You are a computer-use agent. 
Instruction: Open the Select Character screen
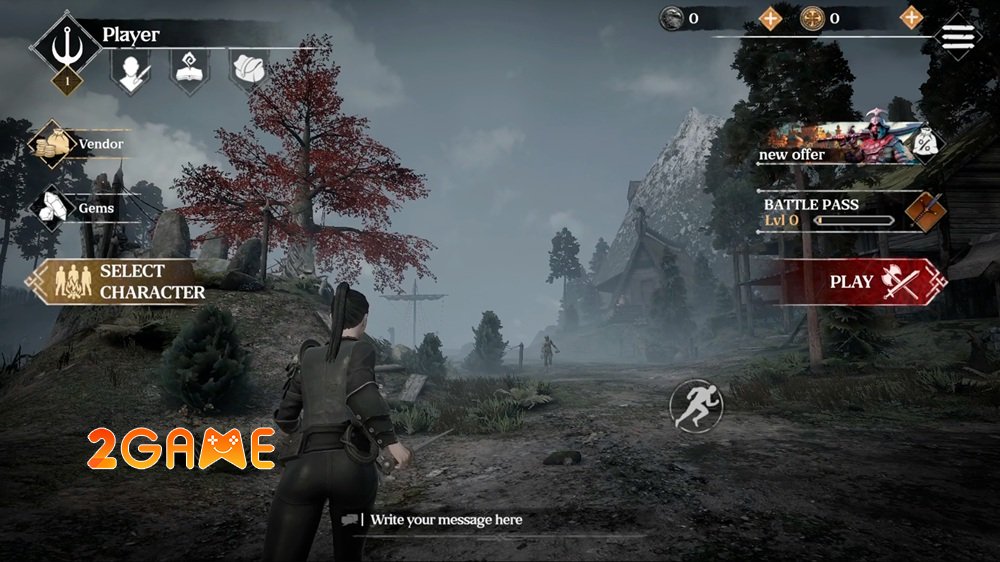(120, 282)
